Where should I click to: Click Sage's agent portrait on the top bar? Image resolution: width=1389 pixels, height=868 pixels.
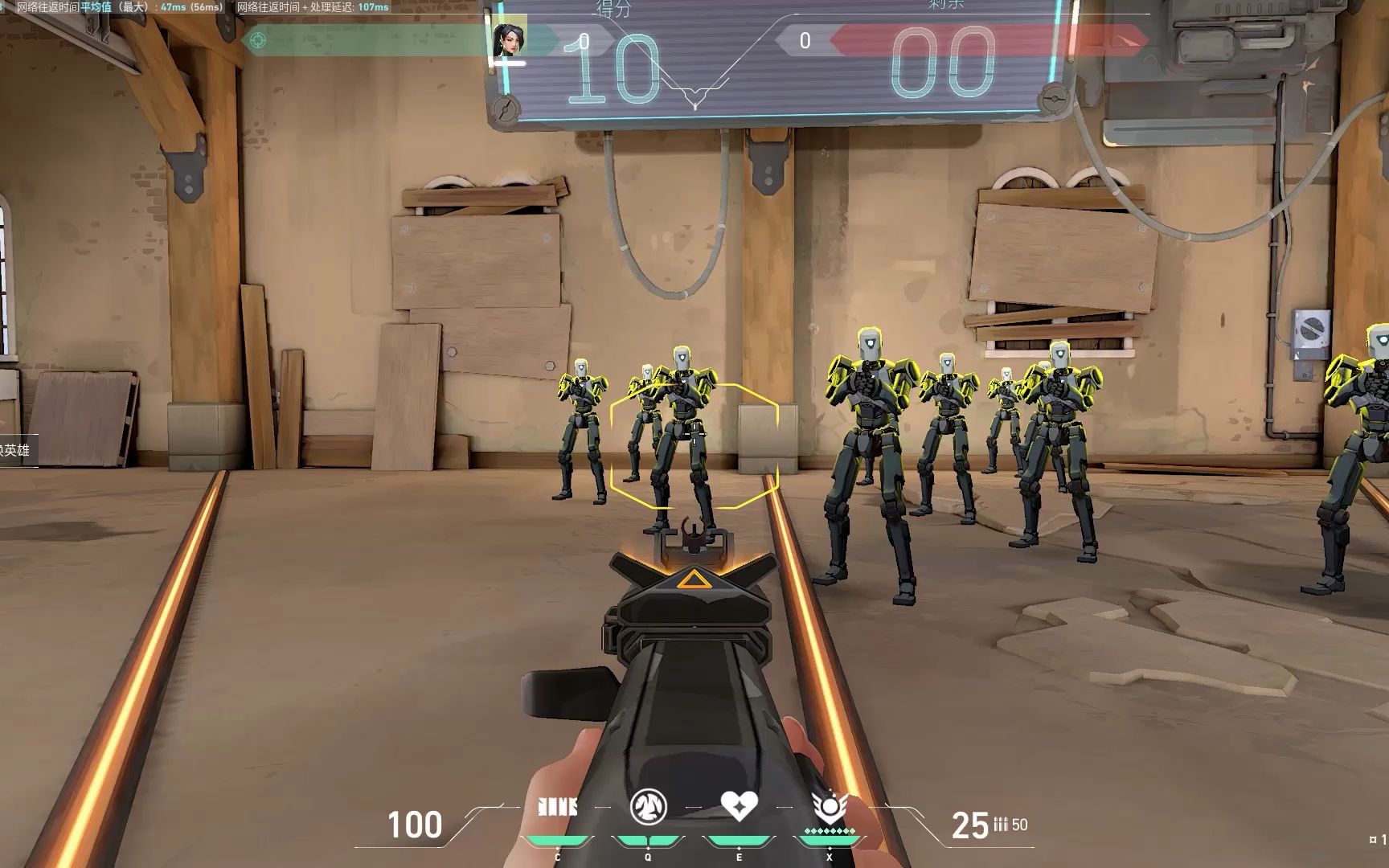click(509, 39)
